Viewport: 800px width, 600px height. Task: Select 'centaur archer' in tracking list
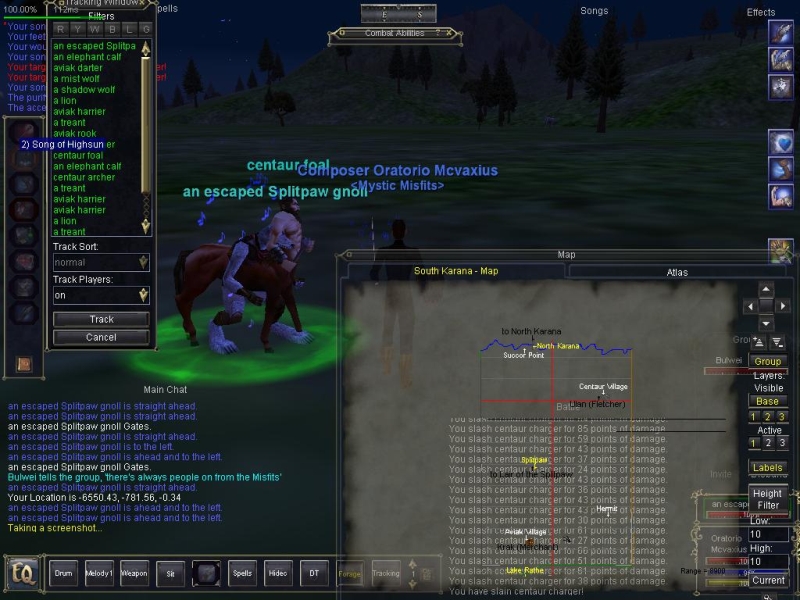pyautogui.click(x=84, y=177)
